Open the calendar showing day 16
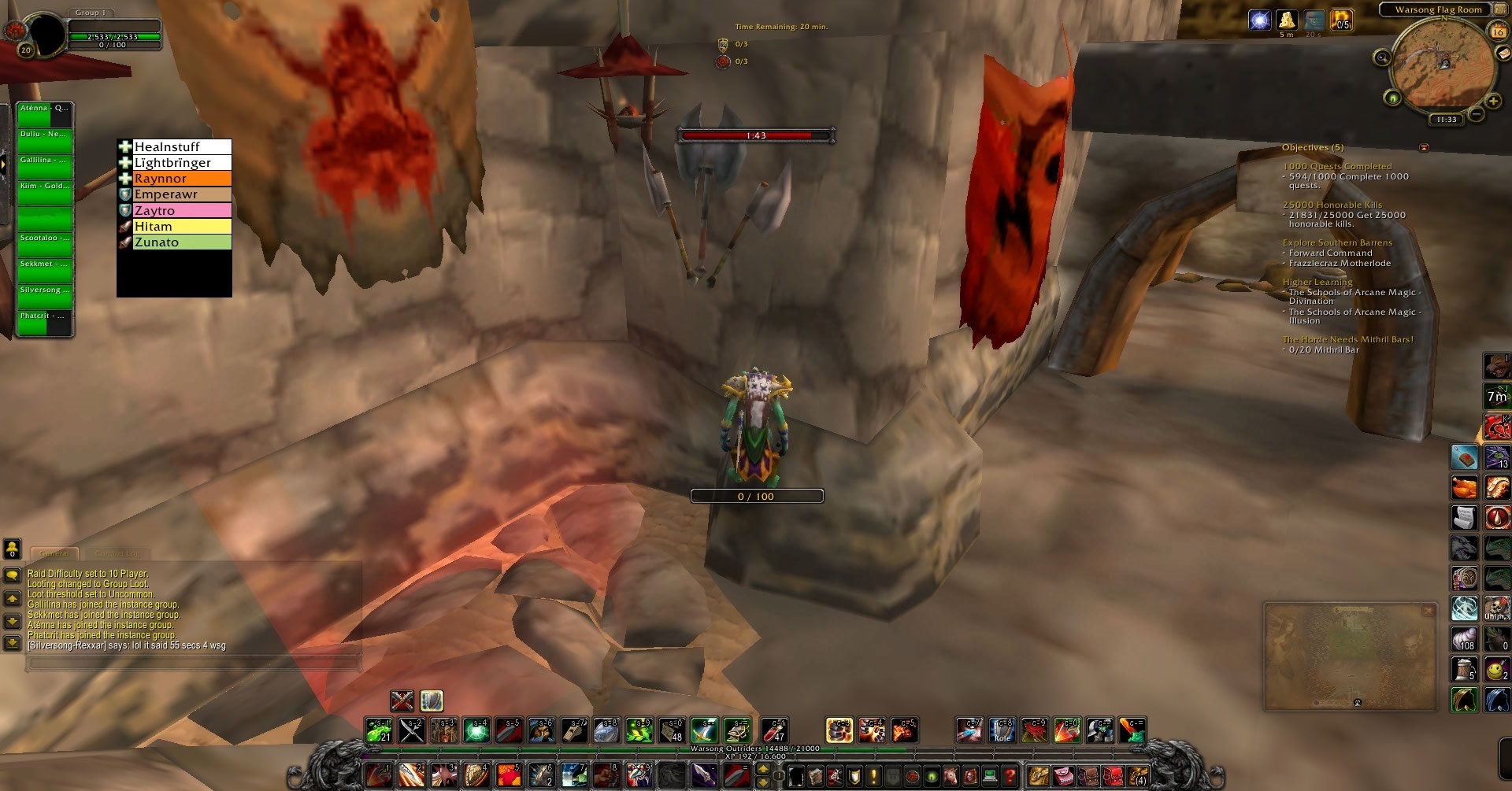 (x=1498, y=31)
